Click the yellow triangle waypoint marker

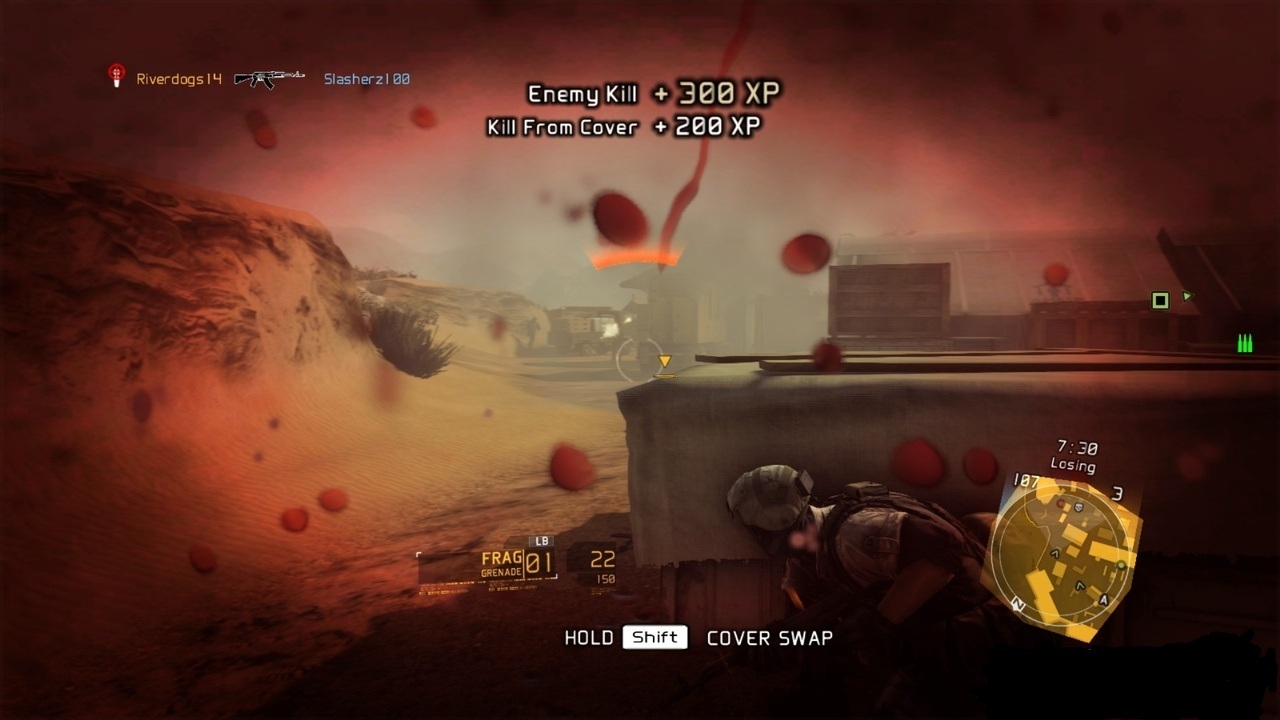[x=664, y=362]
